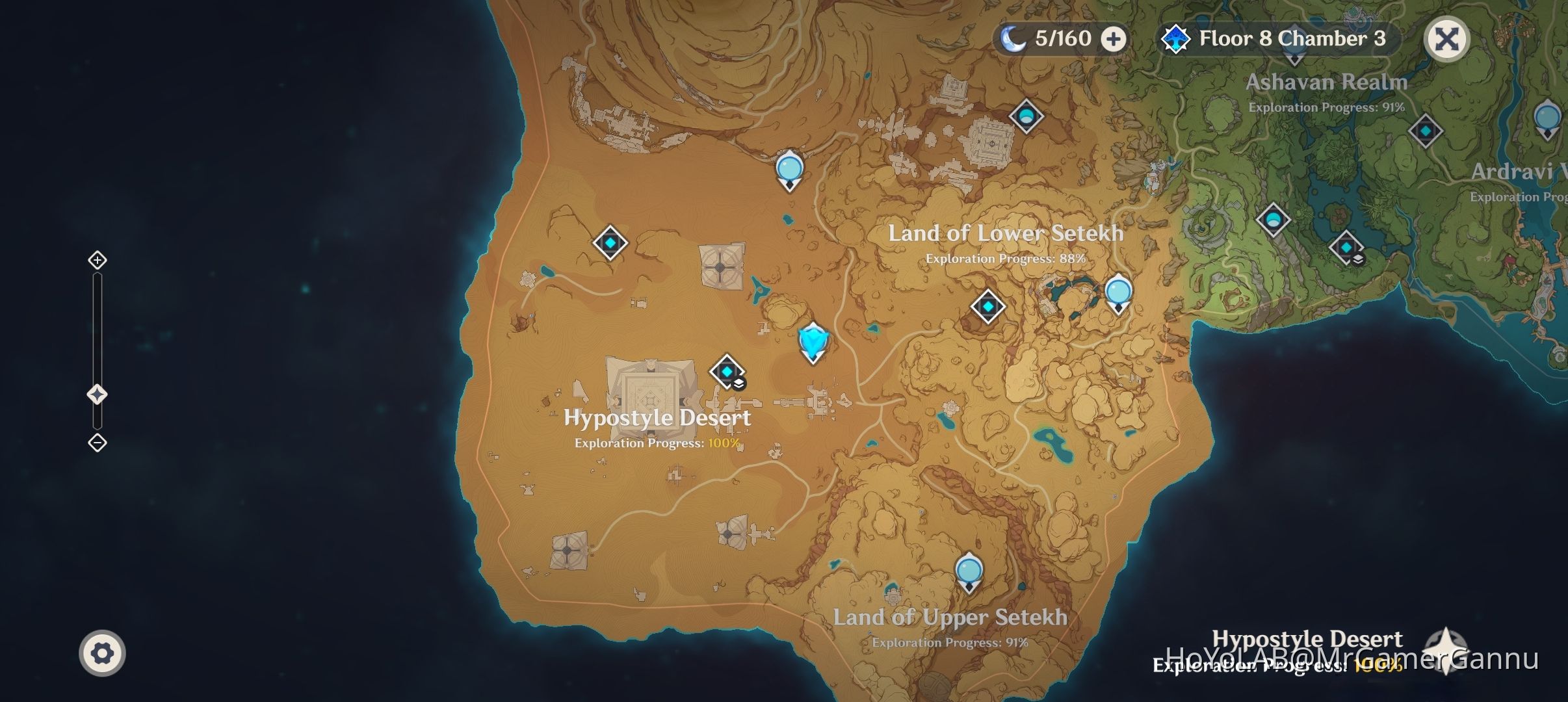1568x702 pixels.
Task: Open the Floor 8 Chamber 3 Spiral Abyss marker
Action: [x=1176, y=38]
